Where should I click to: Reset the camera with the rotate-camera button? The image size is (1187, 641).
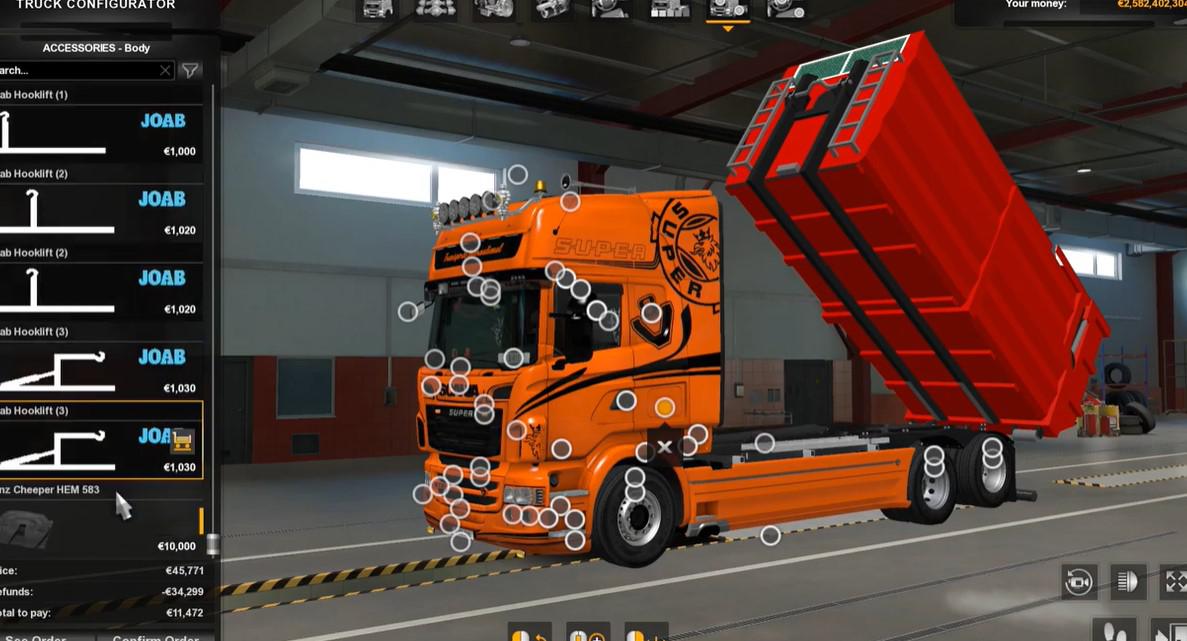click(1078, 581)
